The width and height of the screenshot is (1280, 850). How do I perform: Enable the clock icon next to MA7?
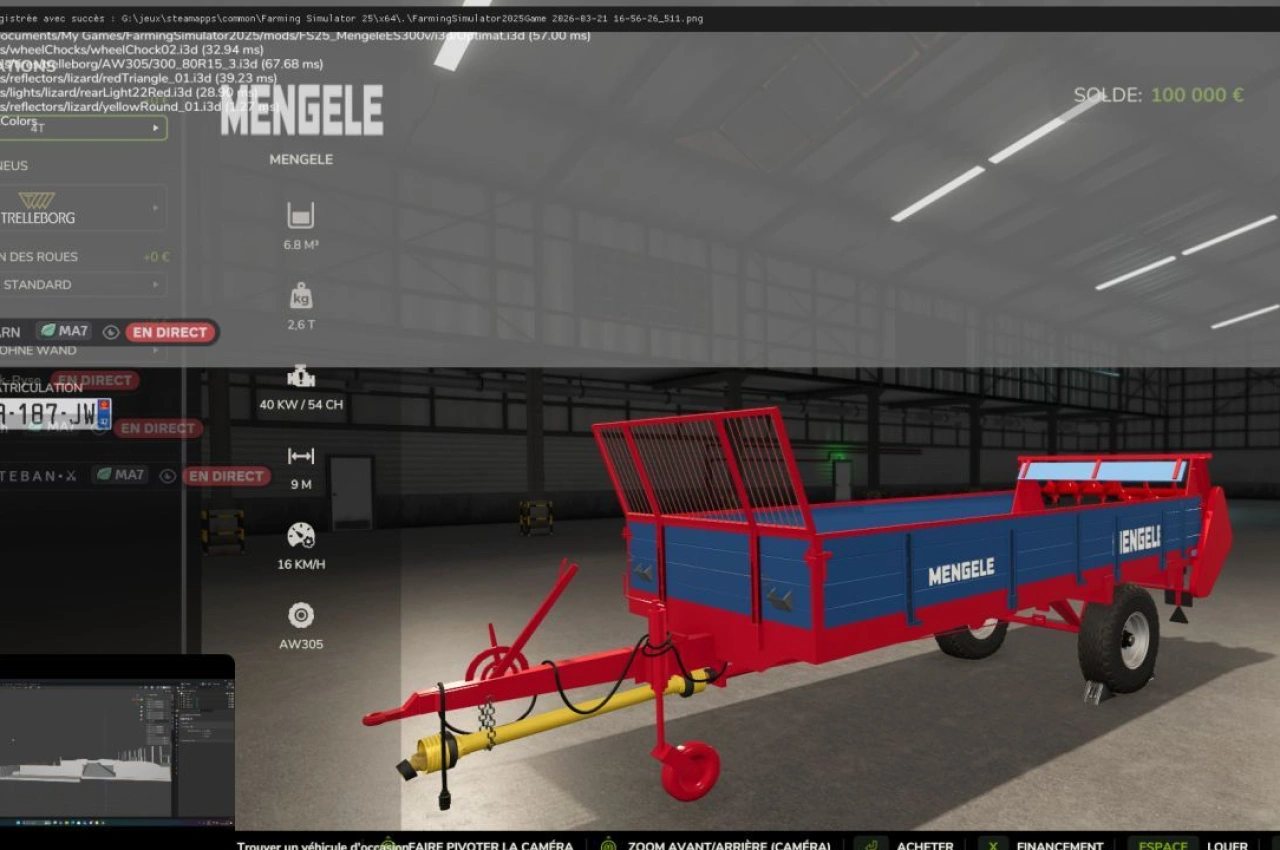coord(110,332)
